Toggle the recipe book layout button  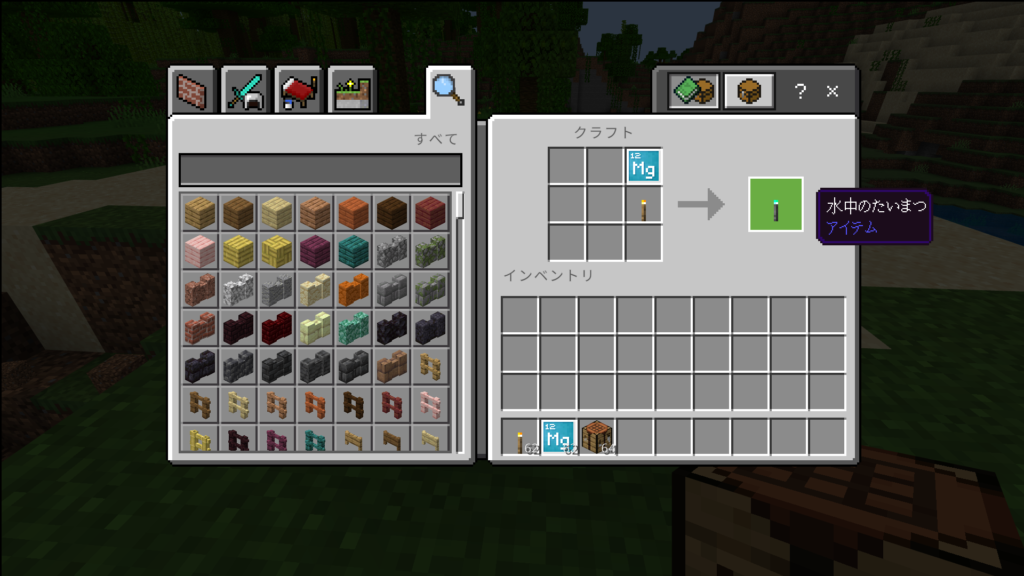click(x=693, y=92)
